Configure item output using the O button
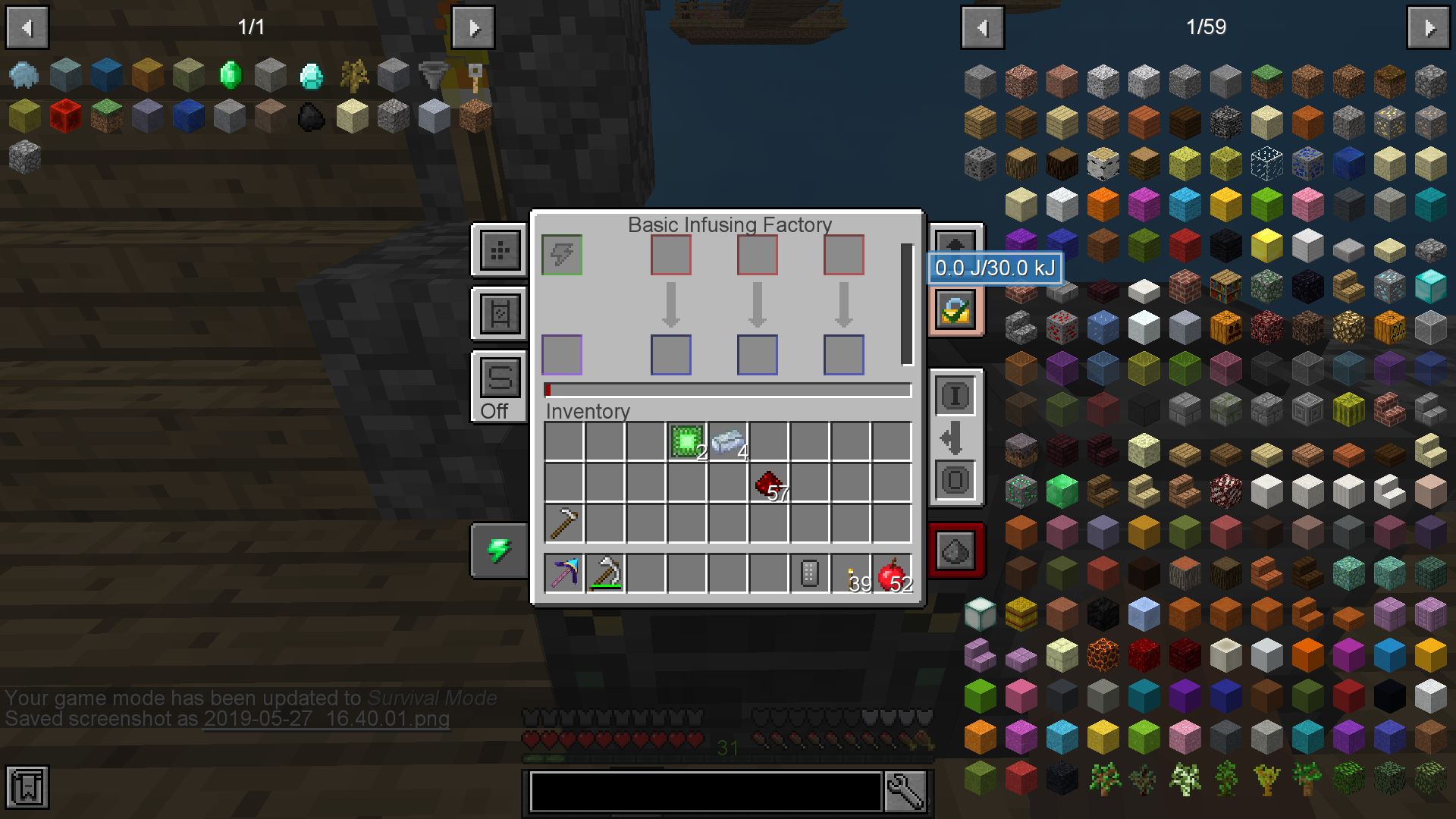This screenshot has width=1456, height=819. (955, 478)
